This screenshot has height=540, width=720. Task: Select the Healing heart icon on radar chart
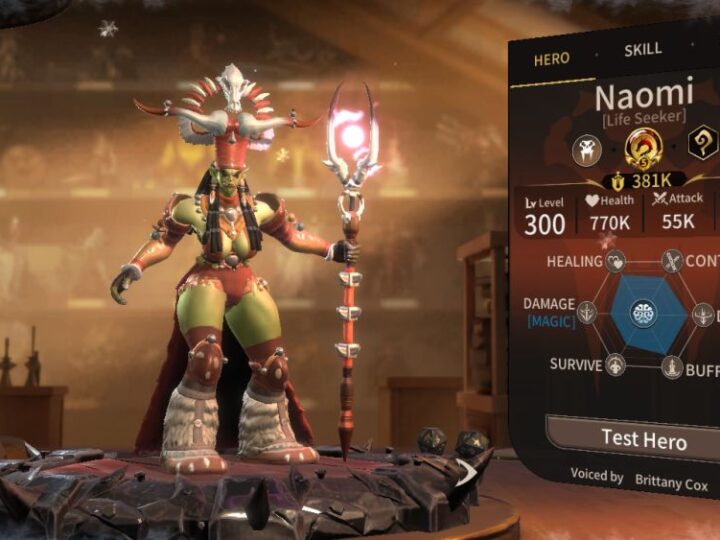point(616,262)
